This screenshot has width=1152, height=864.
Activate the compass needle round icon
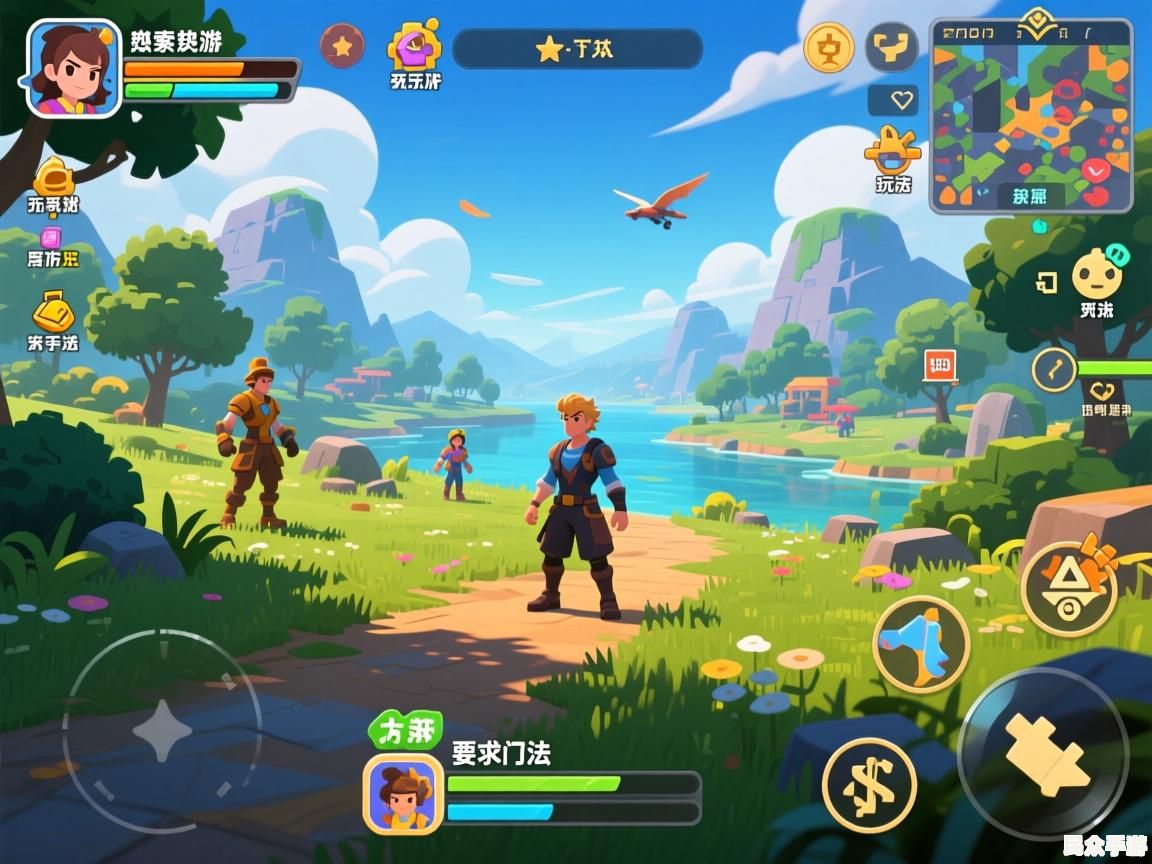click(1053, 370)
